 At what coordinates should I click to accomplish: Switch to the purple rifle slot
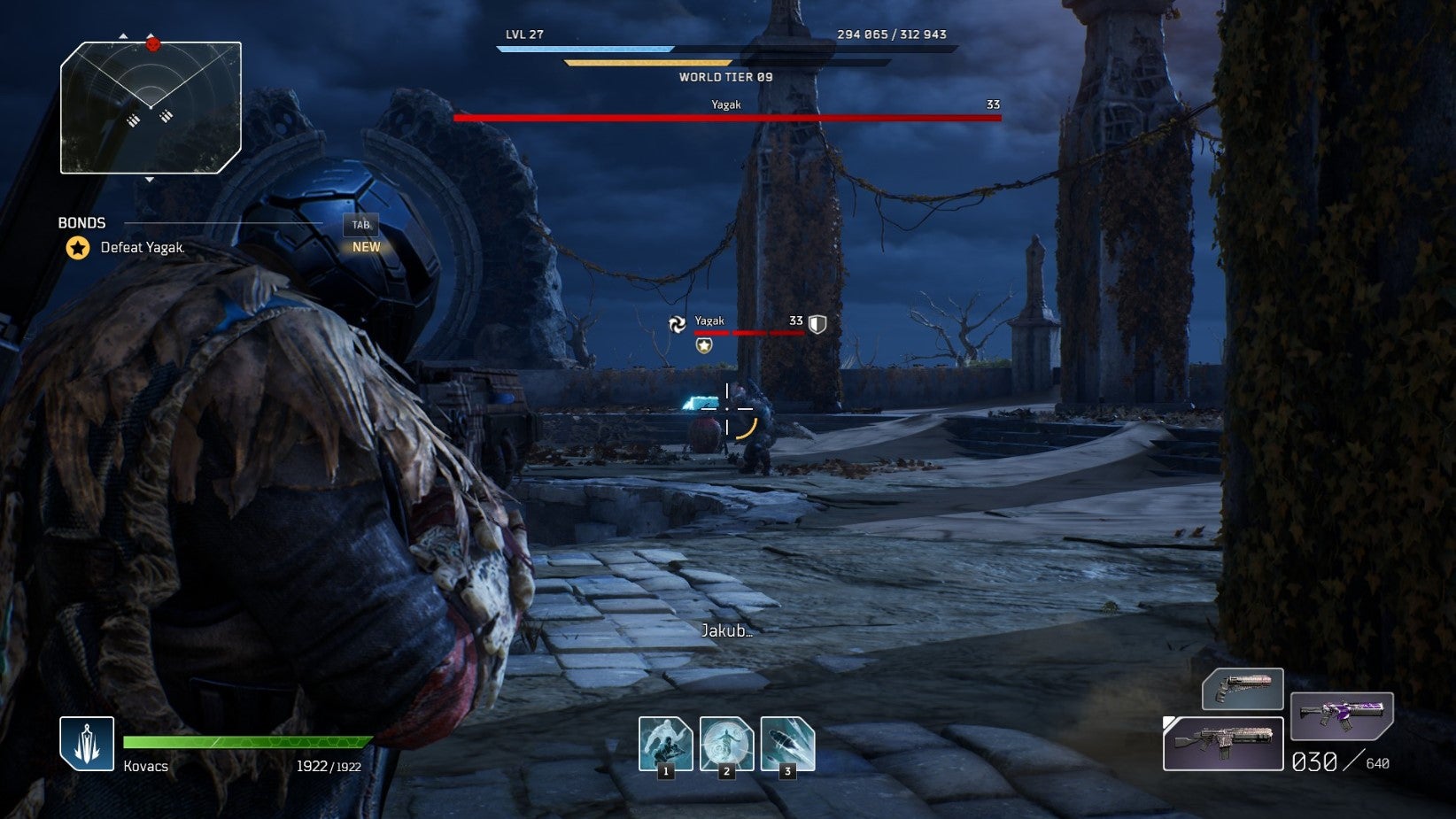[x=1341, y=715]
